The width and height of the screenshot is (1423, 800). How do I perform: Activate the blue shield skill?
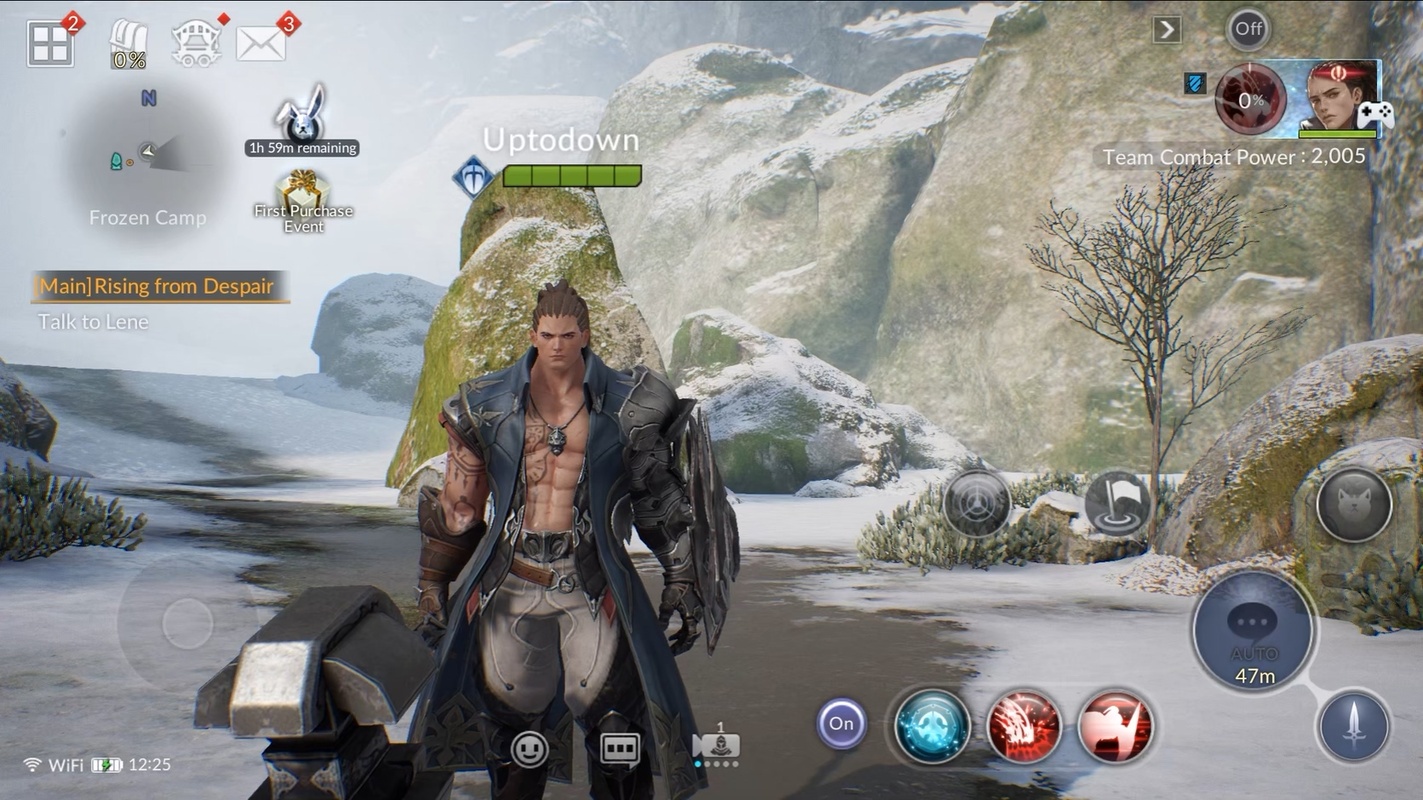coord(932,726)
